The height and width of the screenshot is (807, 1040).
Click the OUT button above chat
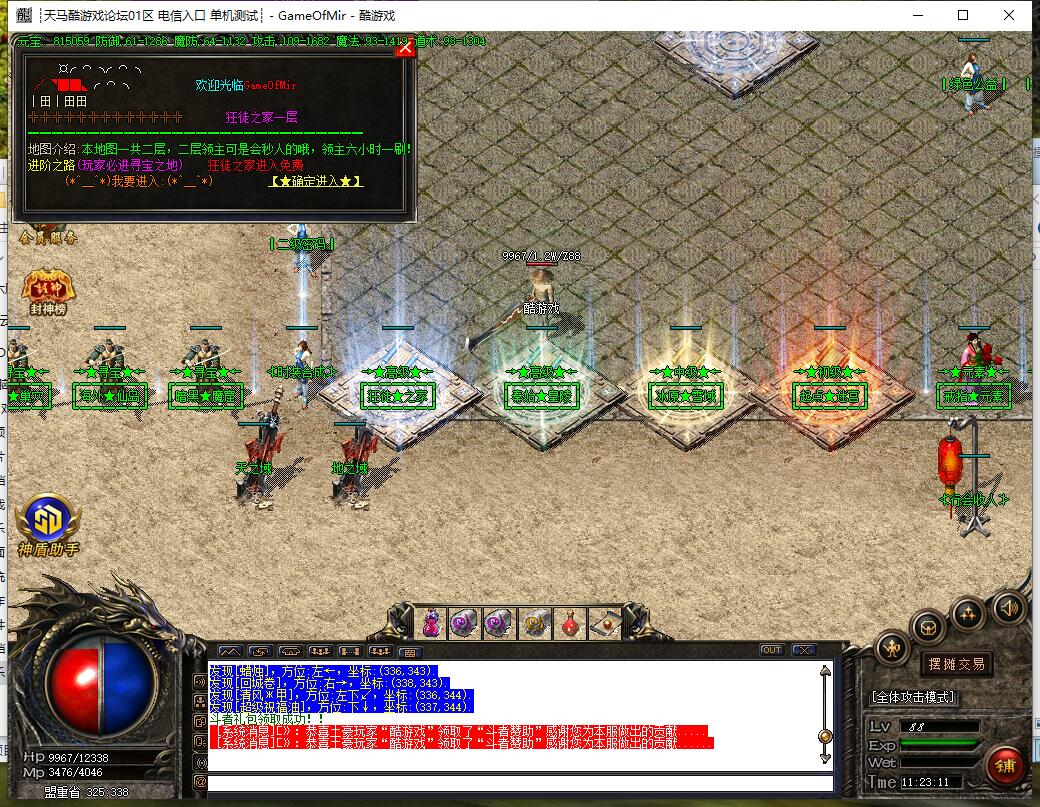click(x=771, y=650)
